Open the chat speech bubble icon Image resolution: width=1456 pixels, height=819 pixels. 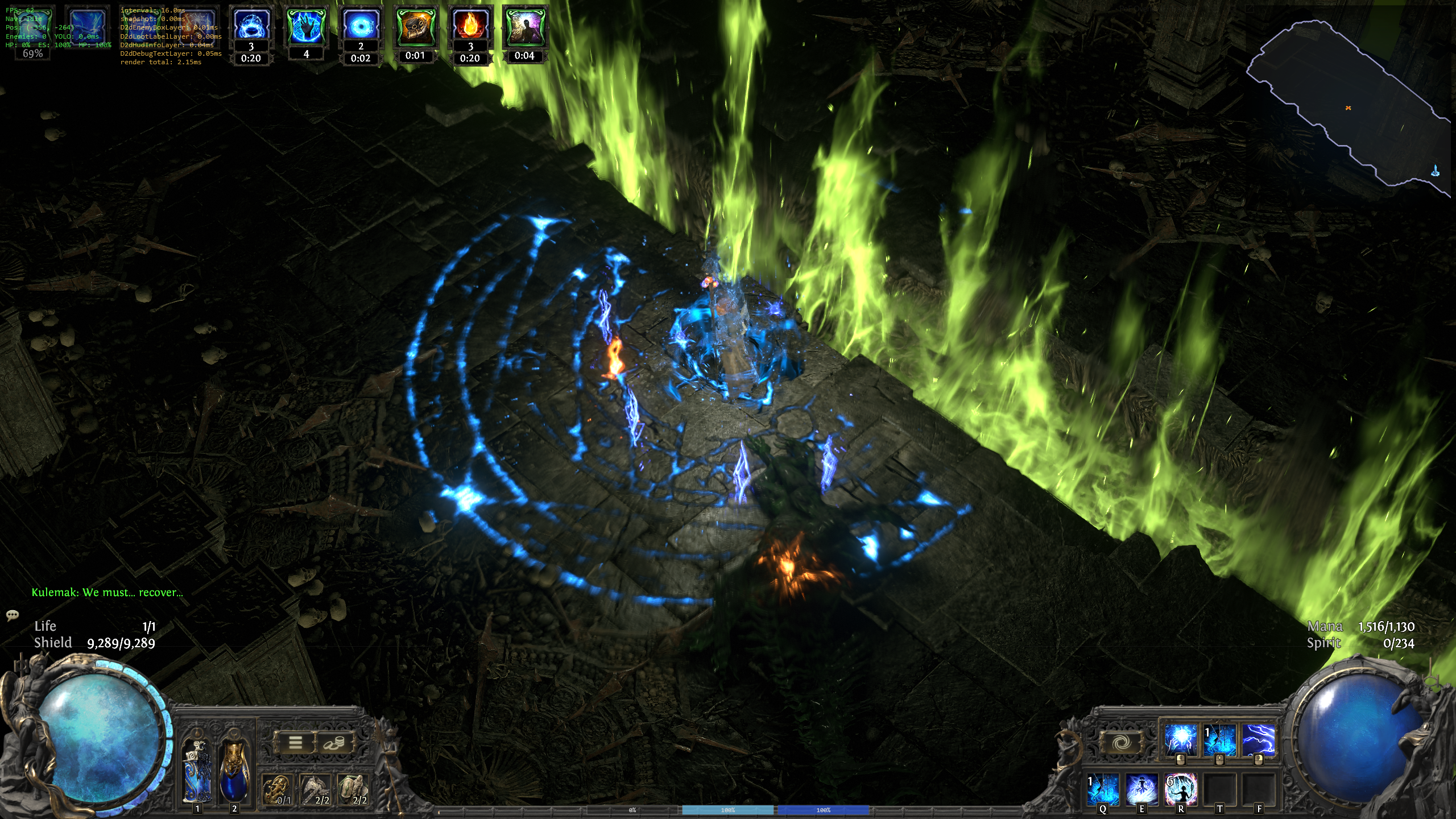pos(13,615)
